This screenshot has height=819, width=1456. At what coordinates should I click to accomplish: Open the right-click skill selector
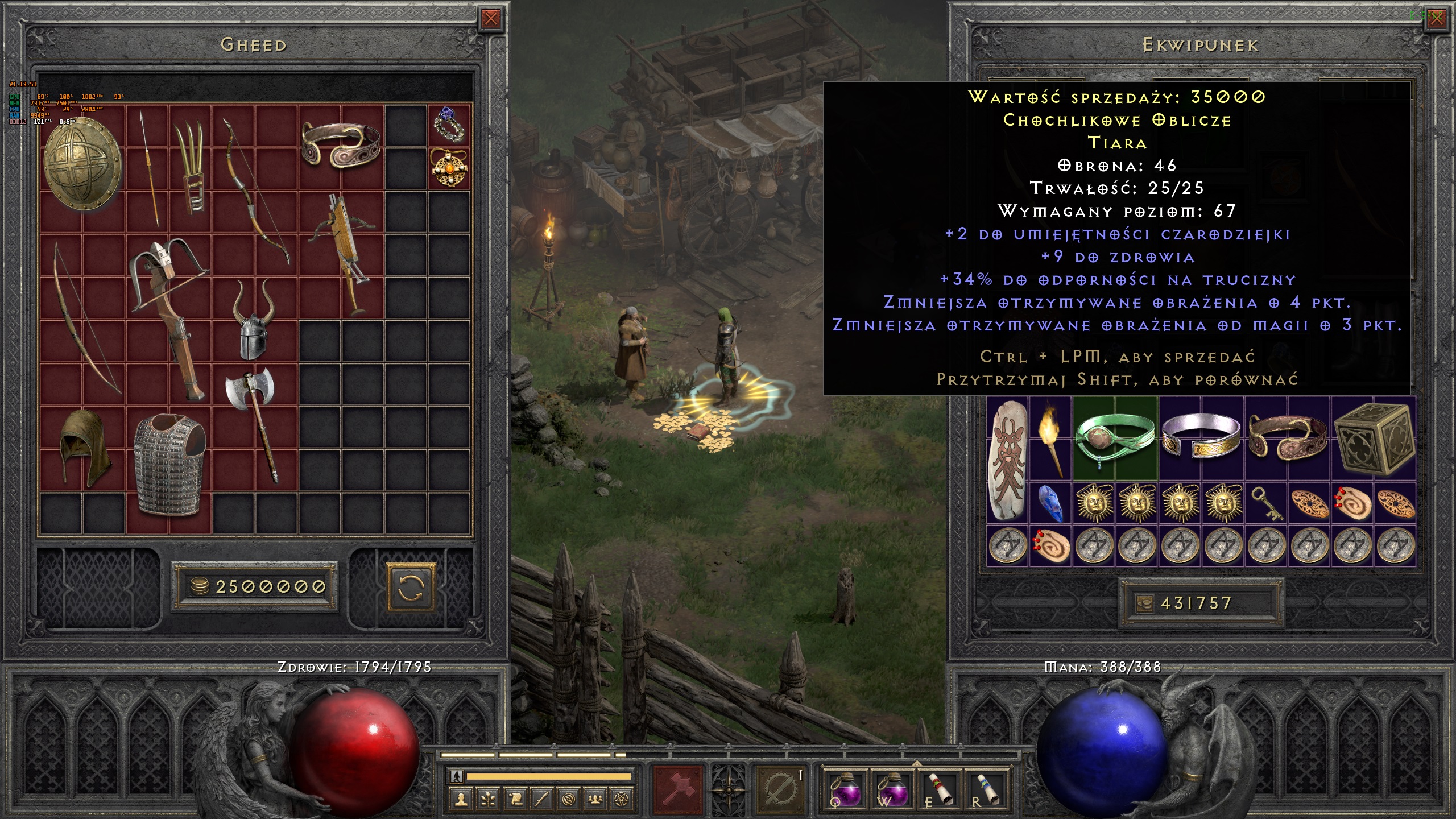781,789
